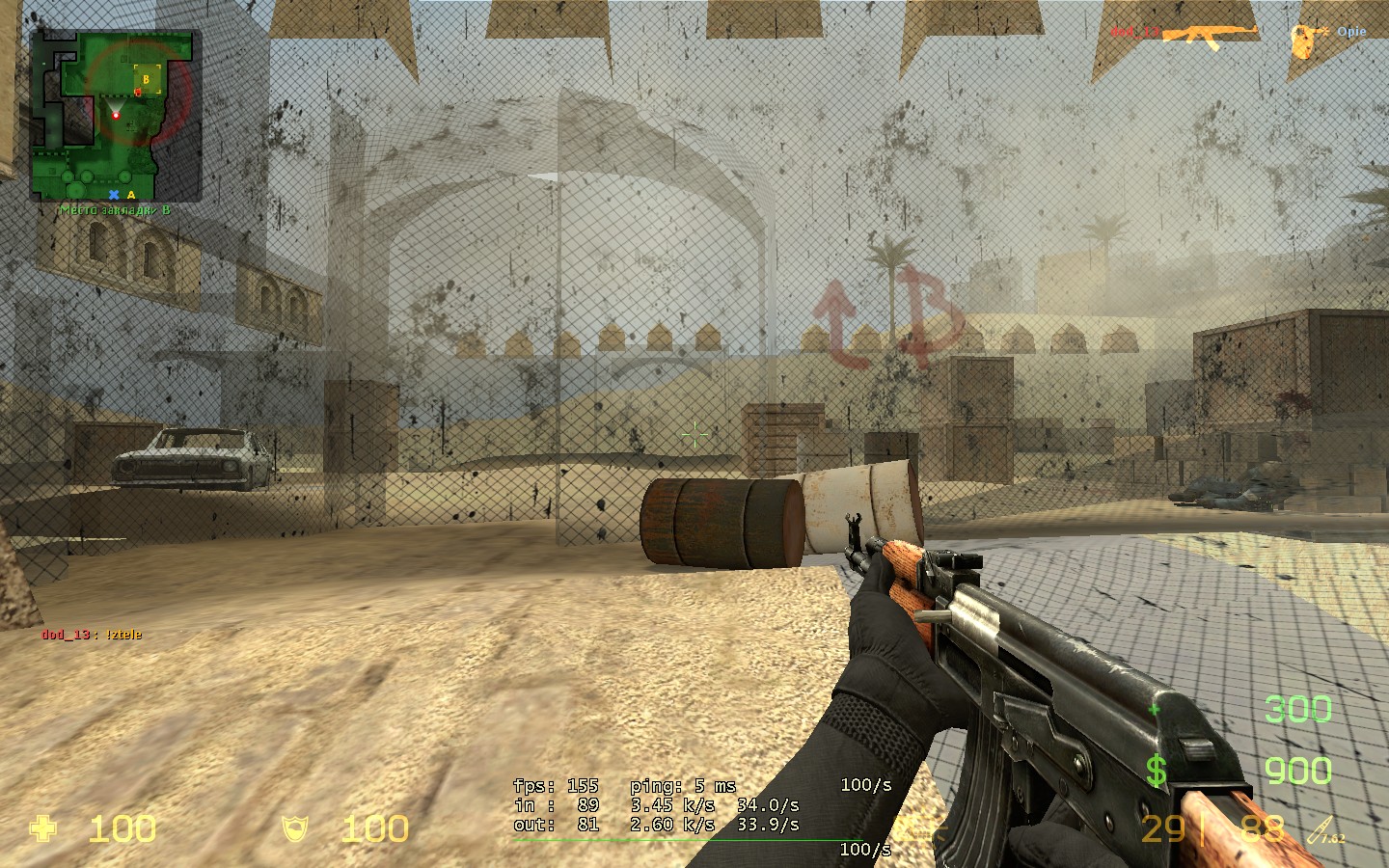Click the bullet caliber icon beside ammo
1389x868 pixels.
click(1325, 829)
